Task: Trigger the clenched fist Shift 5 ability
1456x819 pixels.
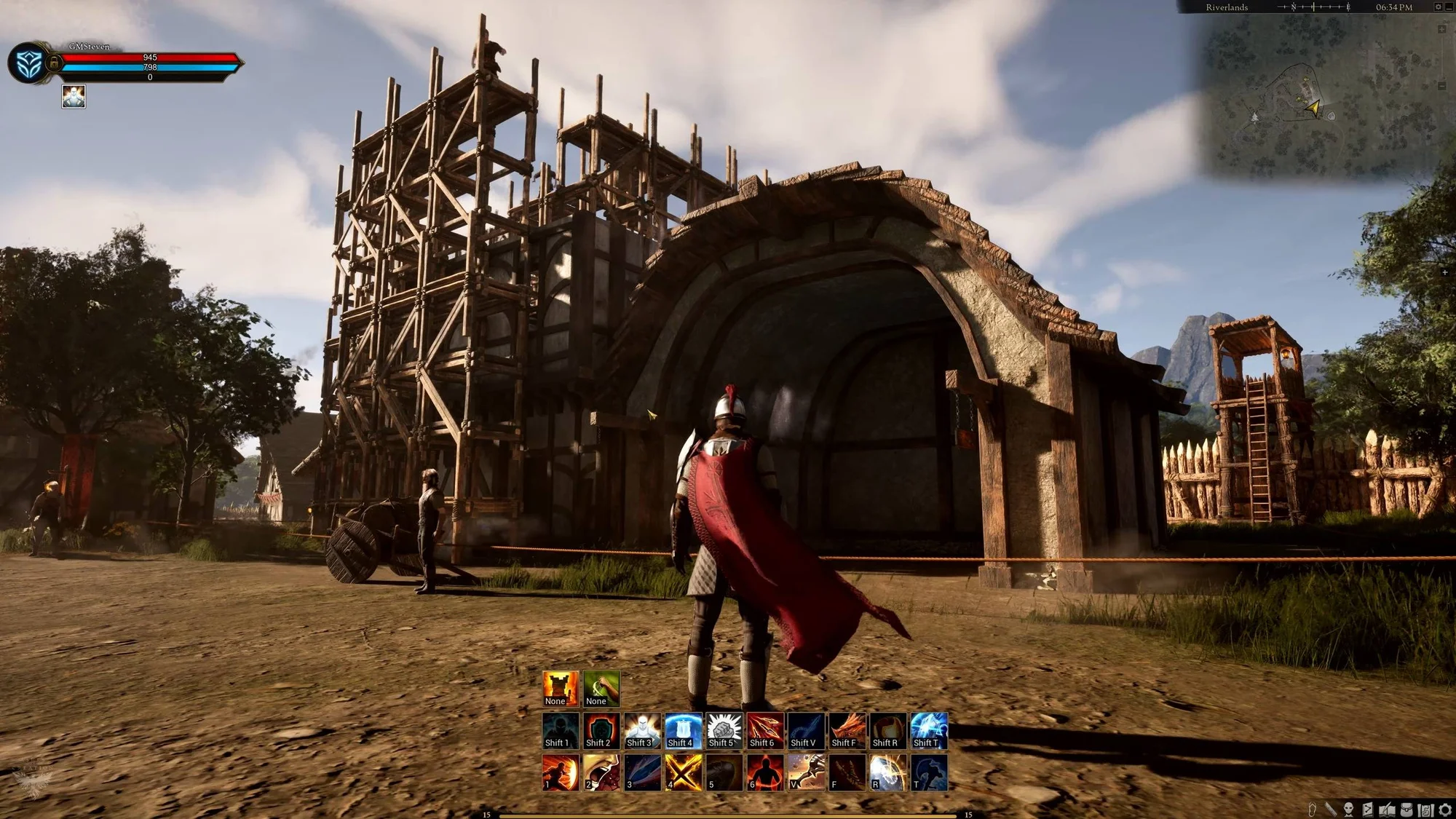Action: point(724,730)
